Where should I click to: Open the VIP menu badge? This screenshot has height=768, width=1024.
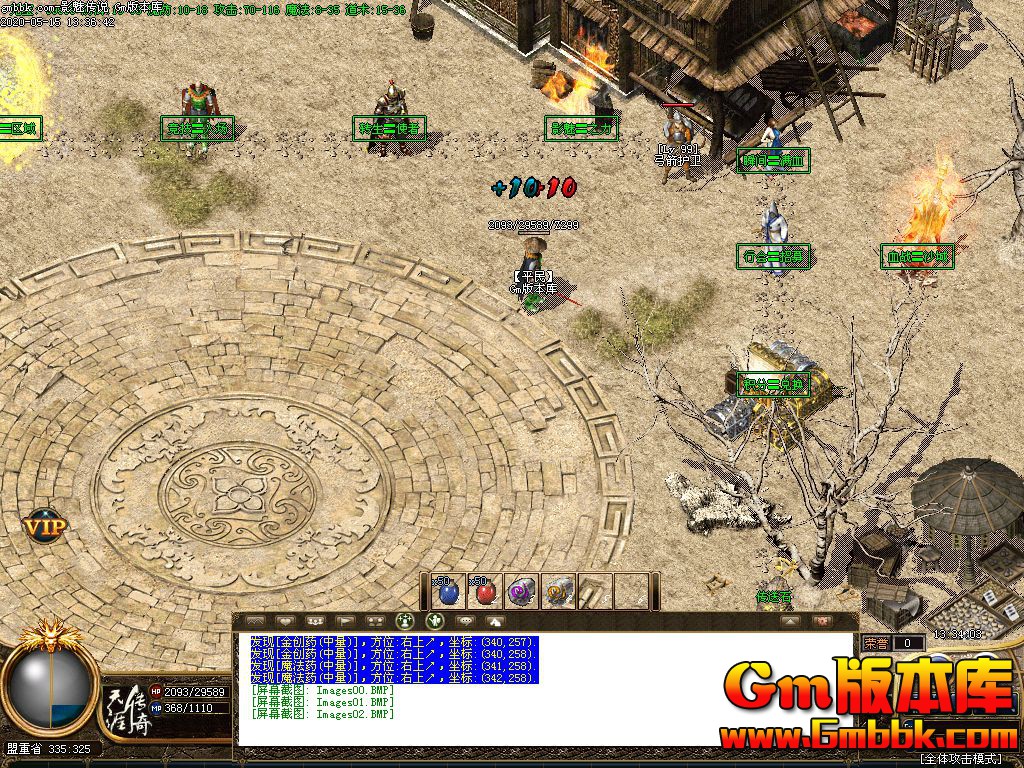[46, 524]
